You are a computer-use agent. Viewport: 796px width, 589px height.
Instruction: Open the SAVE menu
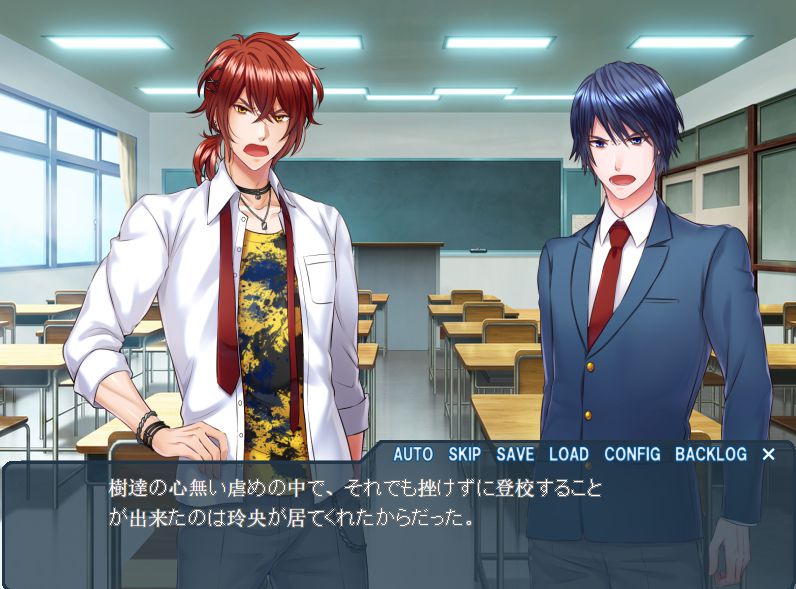coord(515,454)
